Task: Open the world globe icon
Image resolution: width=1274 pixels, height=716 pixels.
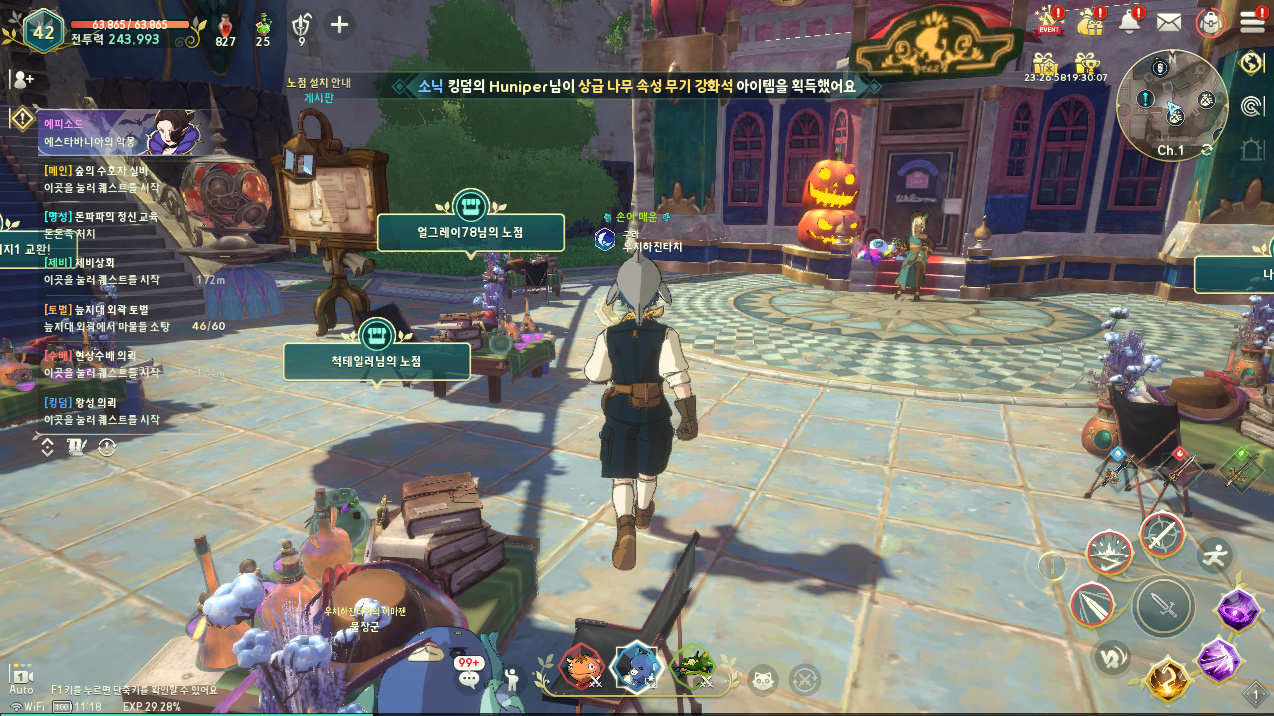Action: point(1251,62)
